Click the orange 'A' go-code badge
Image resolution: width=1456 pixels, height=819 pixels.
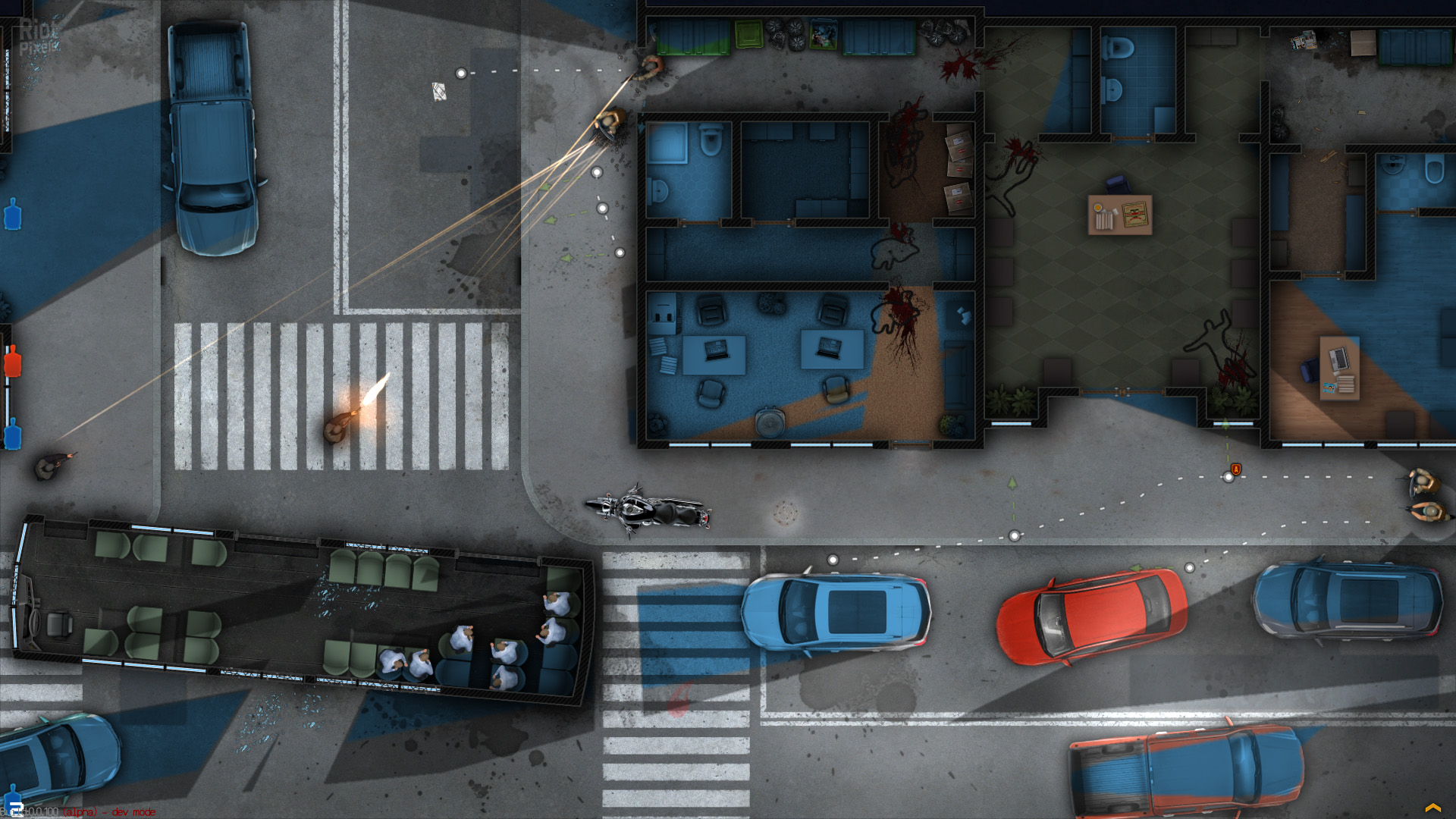(x=1236, y=469)
